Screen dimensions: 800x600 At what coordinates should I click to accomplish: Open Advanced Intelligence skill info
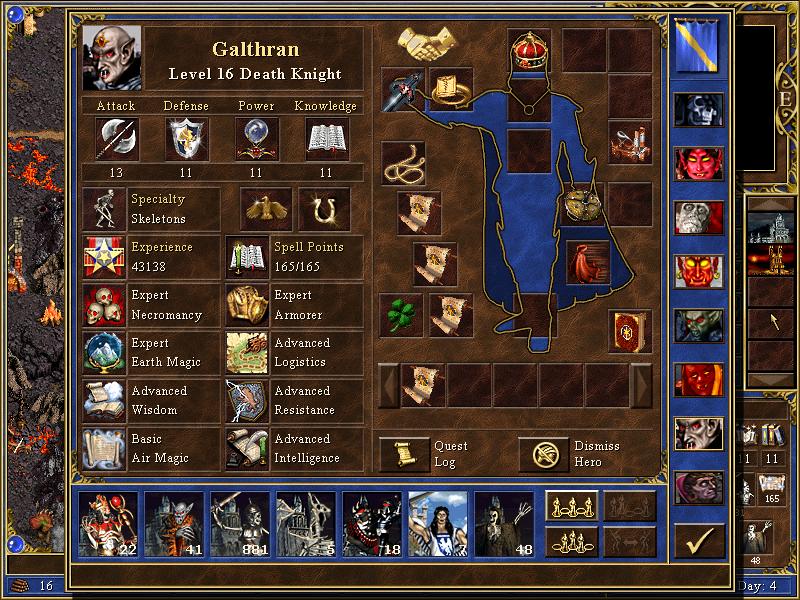(x=247, y=449)
